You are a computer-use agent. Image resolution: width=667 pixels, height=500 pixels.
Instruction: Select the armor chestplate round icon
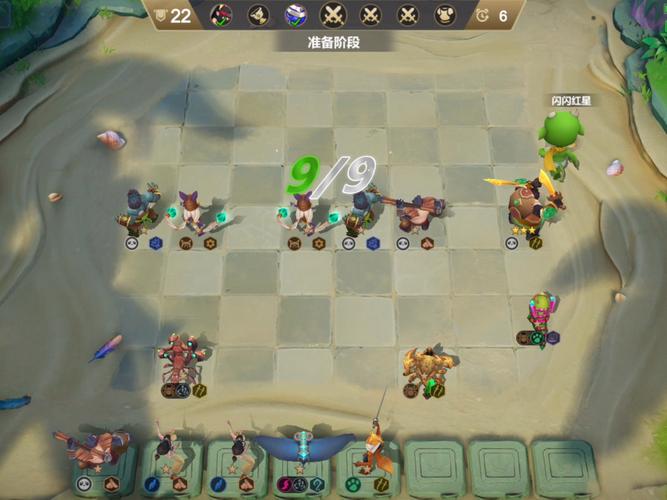point(445,15)
